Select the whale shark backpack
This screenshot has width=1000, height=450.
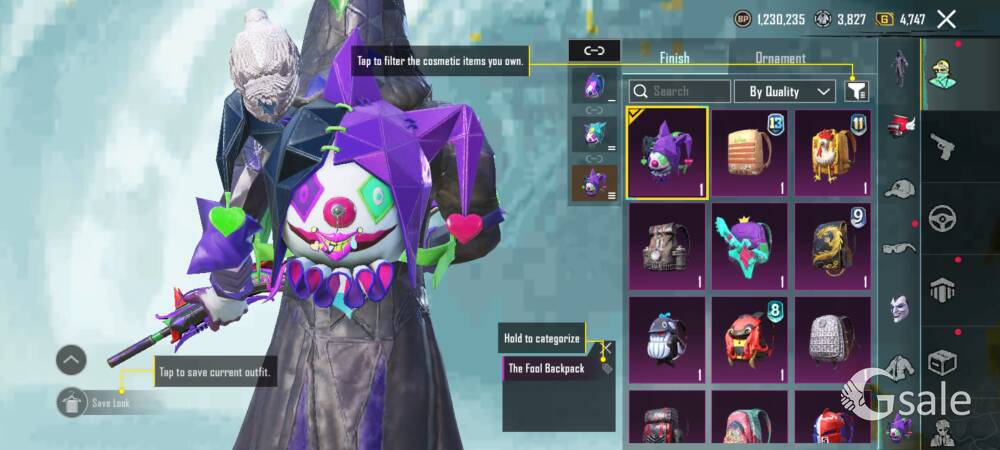tap(667, 340)
